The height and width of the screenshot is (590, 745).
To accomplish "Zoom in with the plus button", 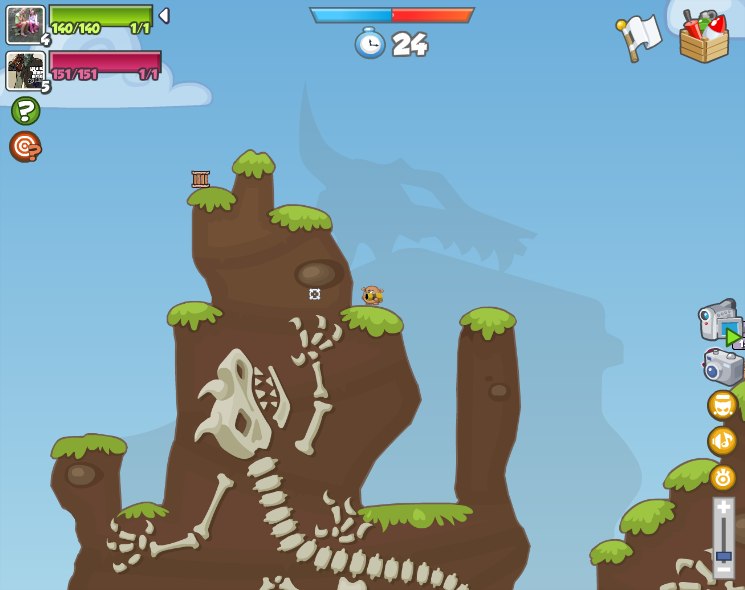I will [x=723, y=508].
